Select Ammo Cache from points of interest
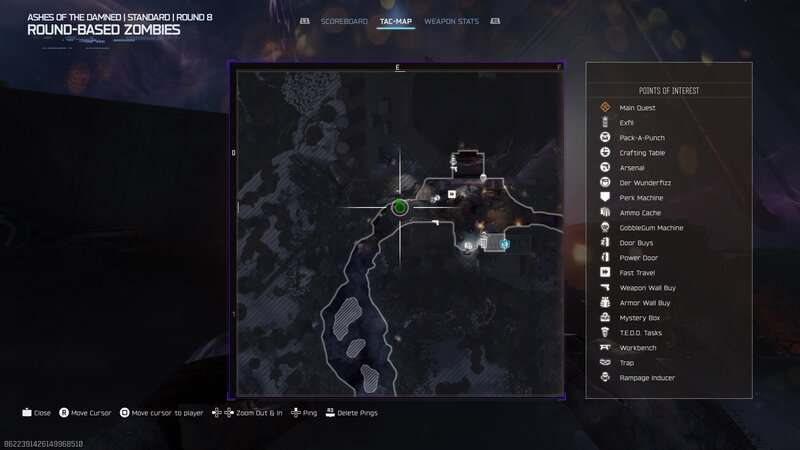 [x=640, y=213]
